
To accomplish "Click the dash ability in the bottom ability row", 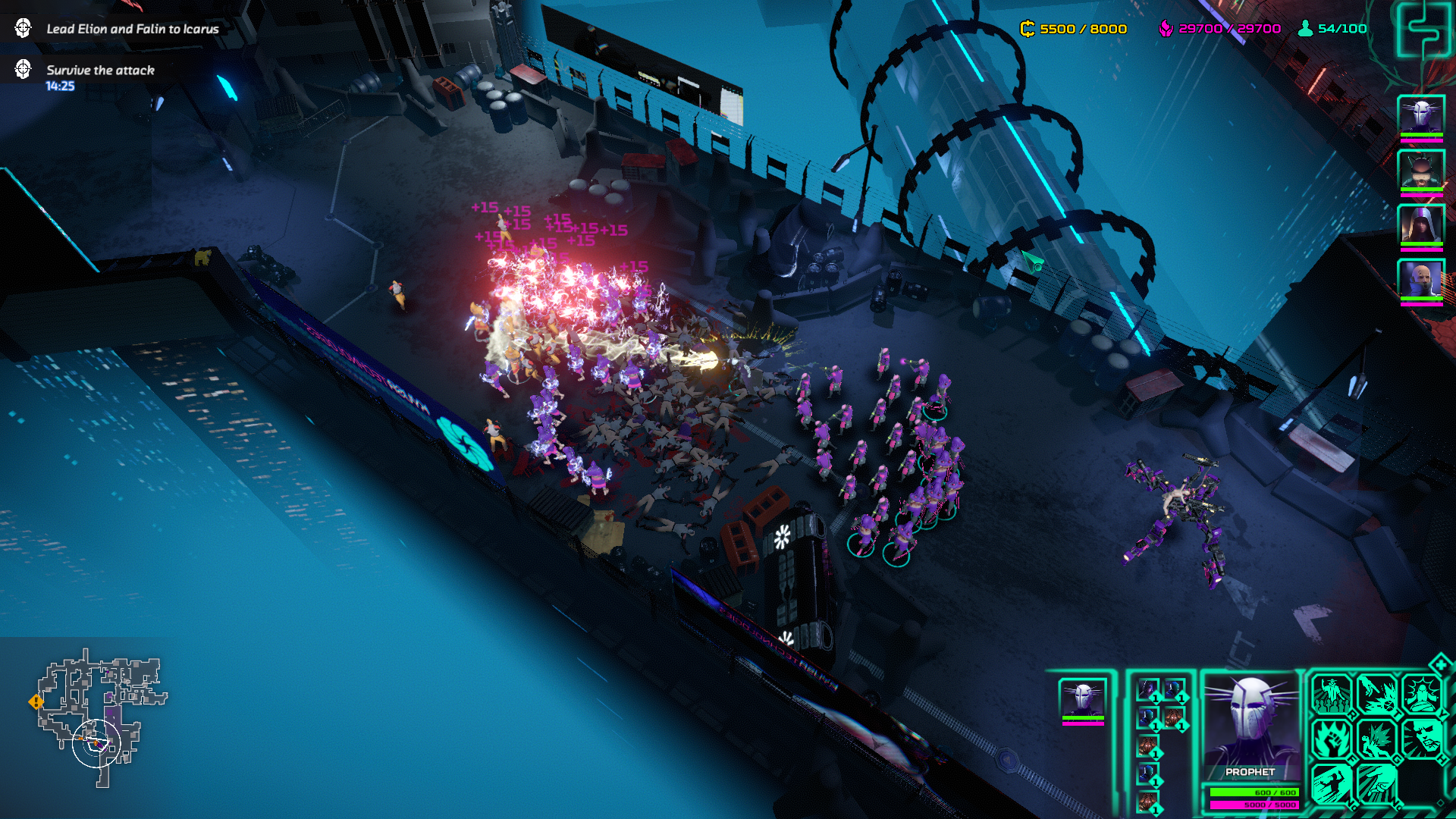I will click(1332, 783).
